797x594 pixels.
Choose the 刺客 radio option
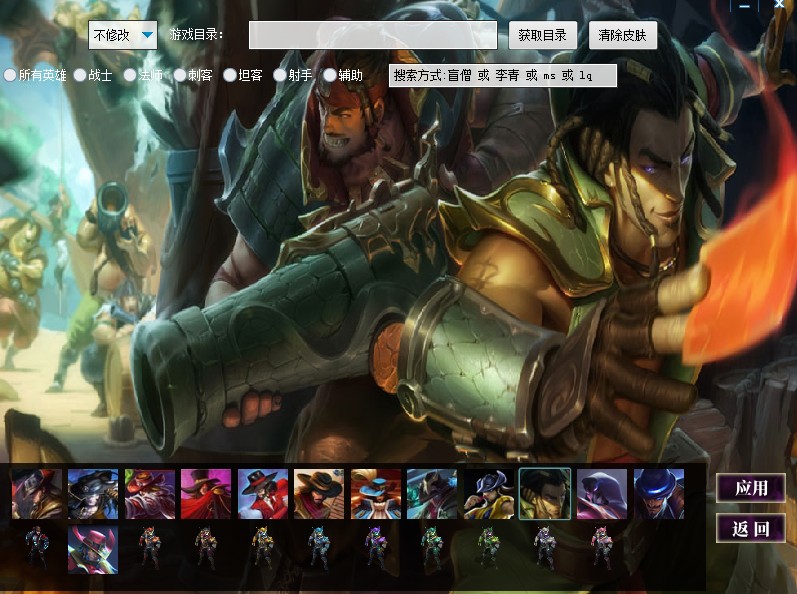[180, 75]
